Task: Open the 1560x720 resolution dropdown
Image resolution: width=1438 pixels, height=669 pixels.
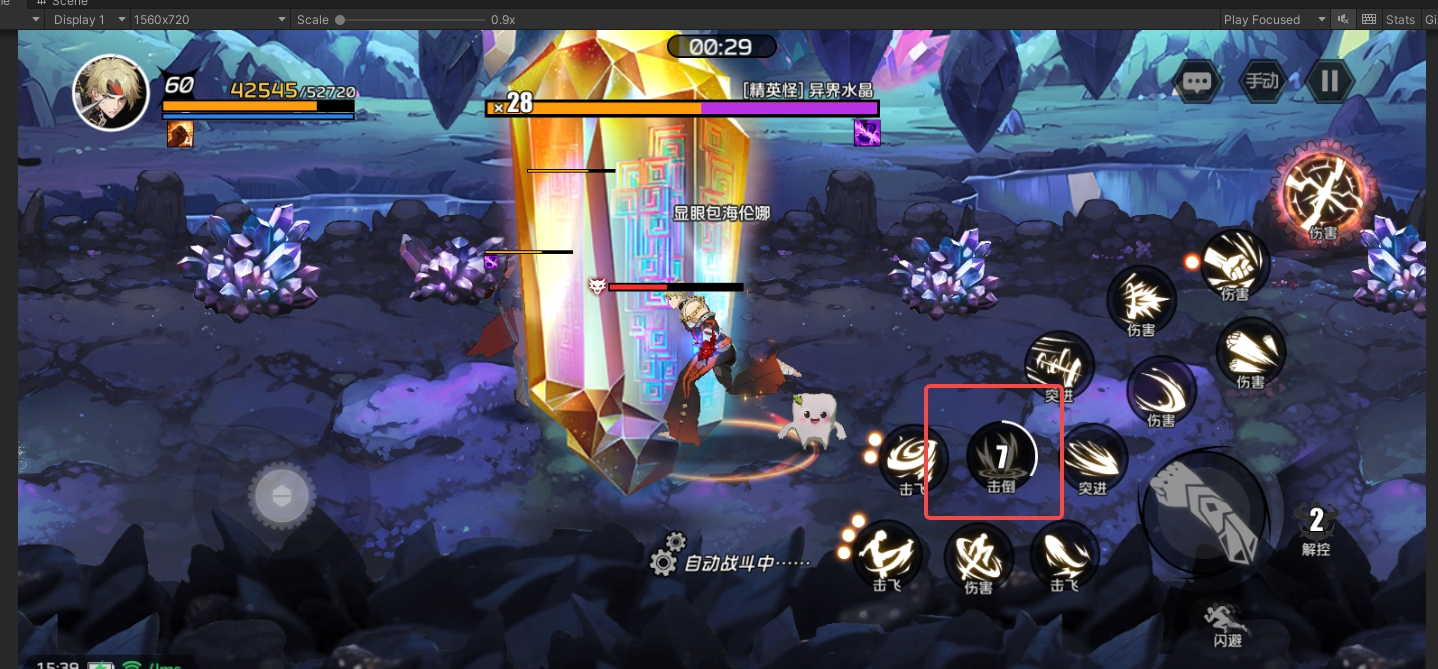Action: tap(205, 19)
